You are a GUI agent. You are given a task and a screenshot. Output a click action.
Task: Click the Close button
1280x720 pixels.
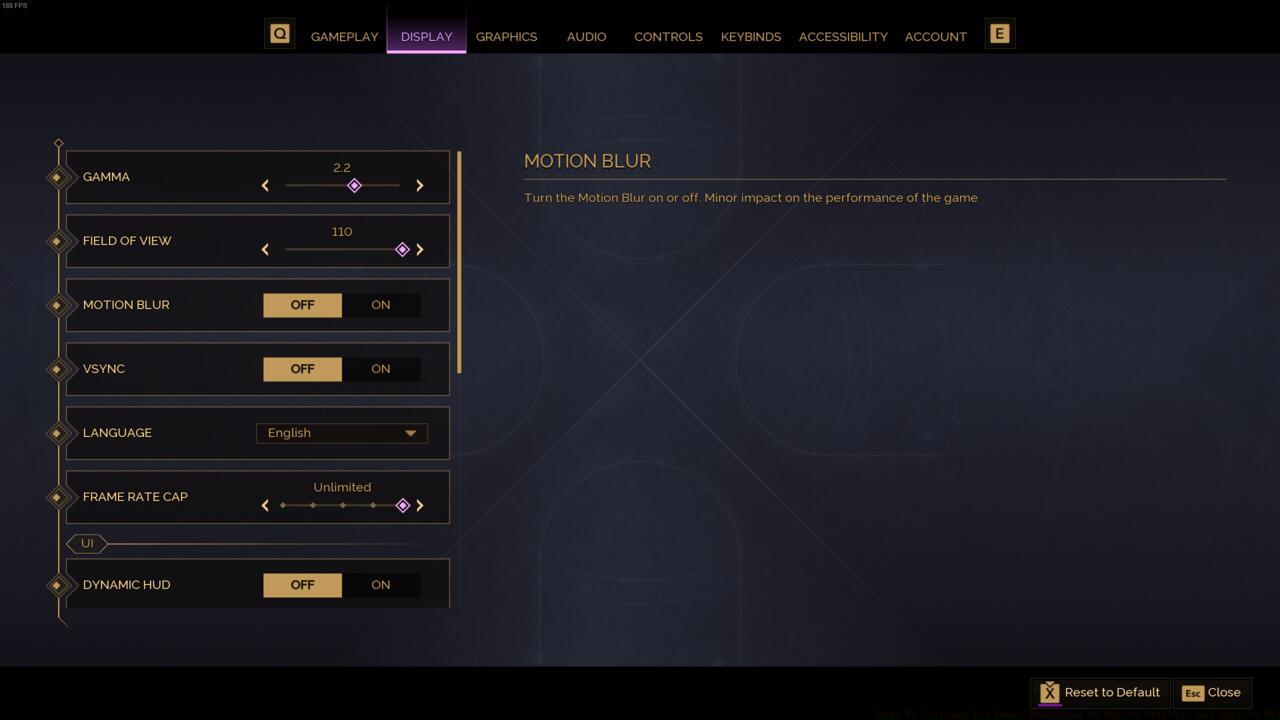(1212, 692)
